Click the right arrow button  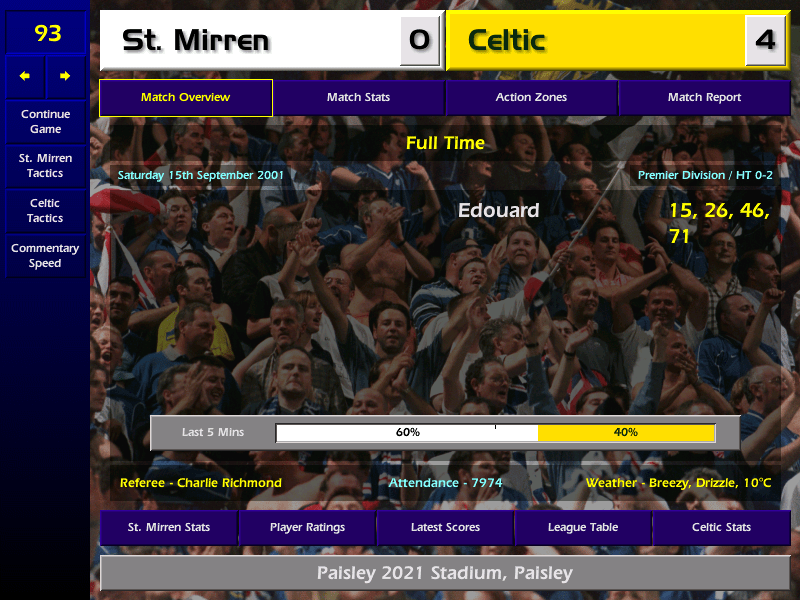[x=65, y=76]
